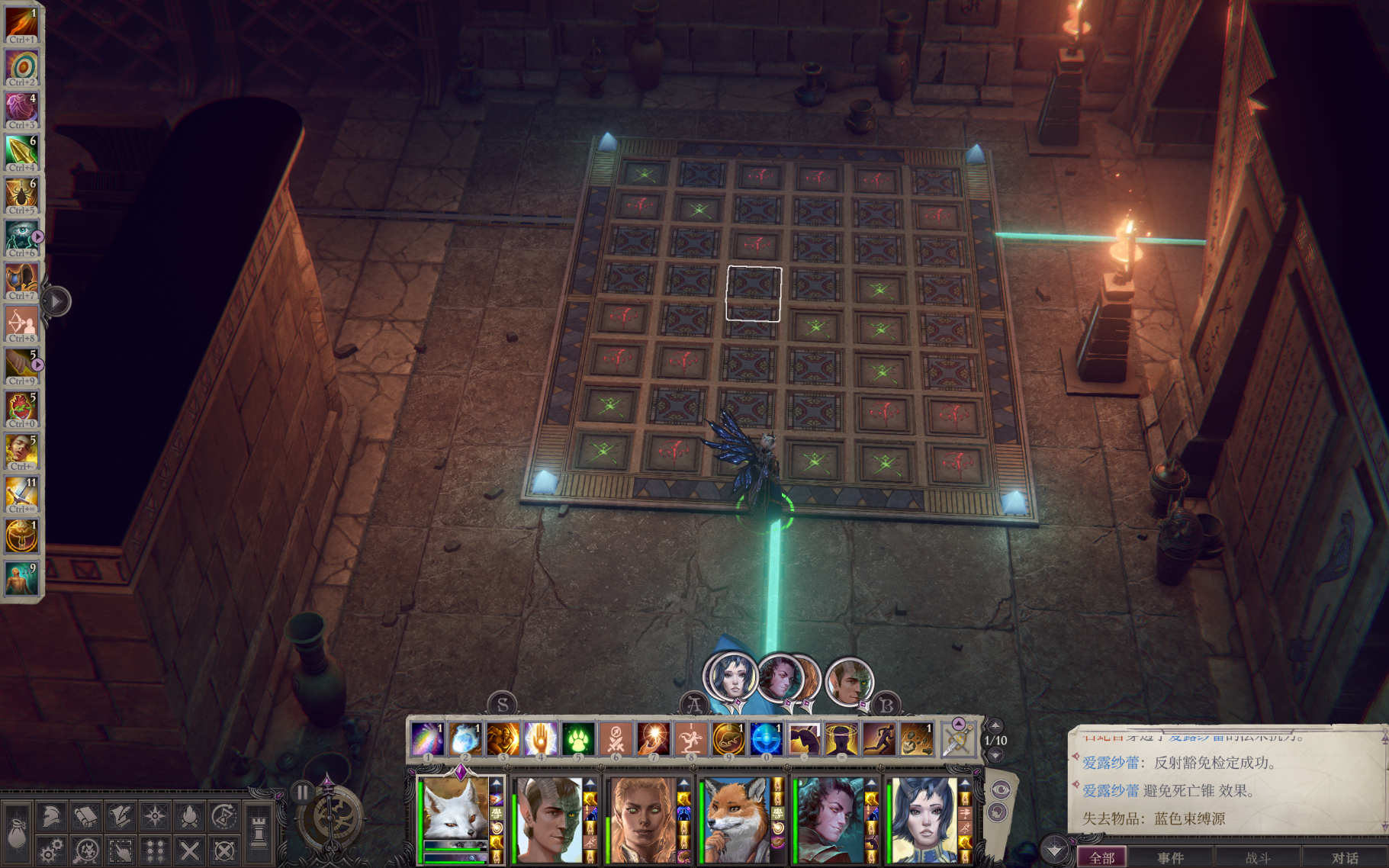Image resolution: width=1389 pixels, height=868 pixels.
Task: Toggle the running figure ability
Action: tap(879, 739)
